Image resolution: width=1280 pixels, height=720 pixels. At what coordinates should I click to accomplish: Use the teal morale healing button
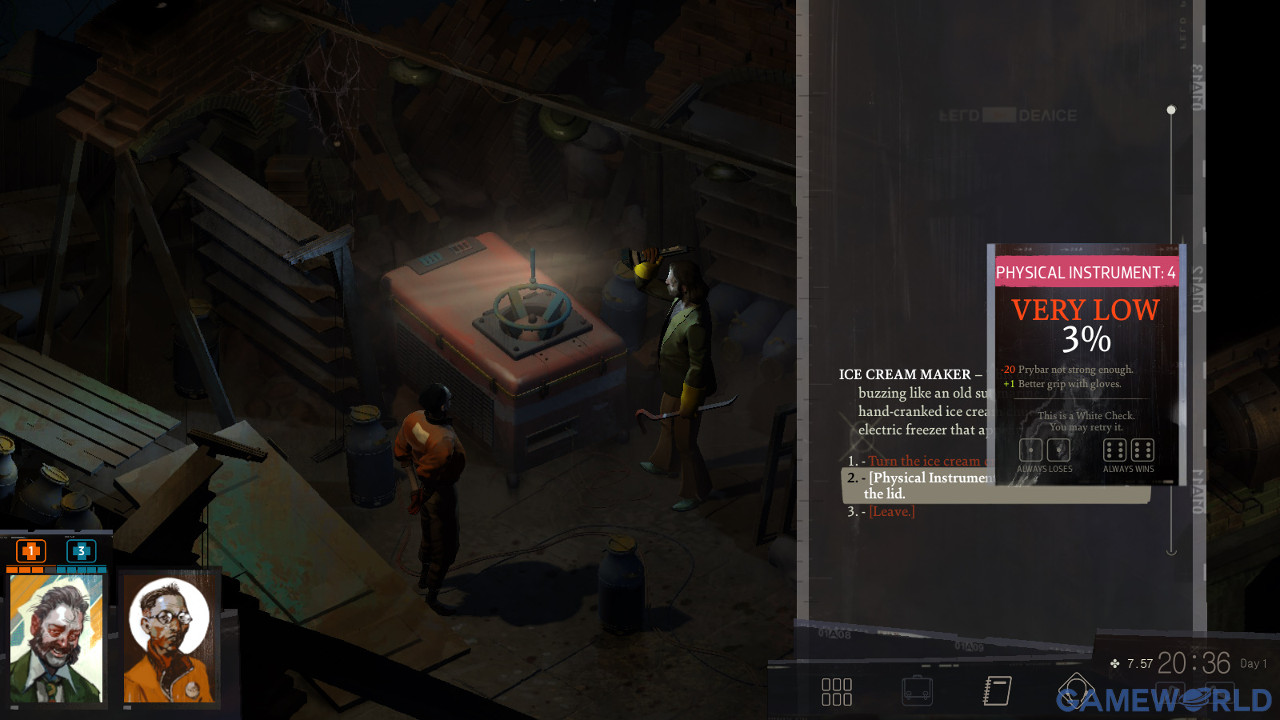click(x=81, y=551)
